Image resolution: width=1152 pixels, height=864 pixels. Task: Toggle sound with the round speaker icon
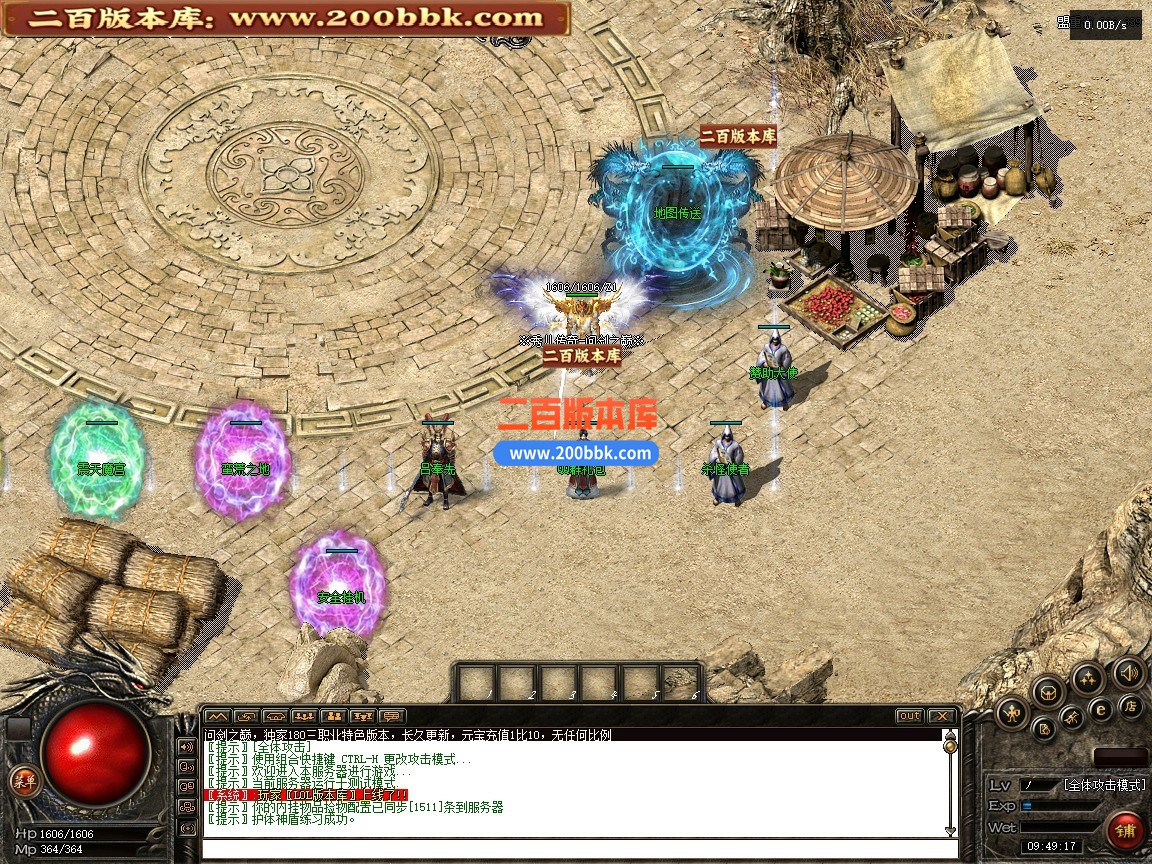tap(1129, 673)
